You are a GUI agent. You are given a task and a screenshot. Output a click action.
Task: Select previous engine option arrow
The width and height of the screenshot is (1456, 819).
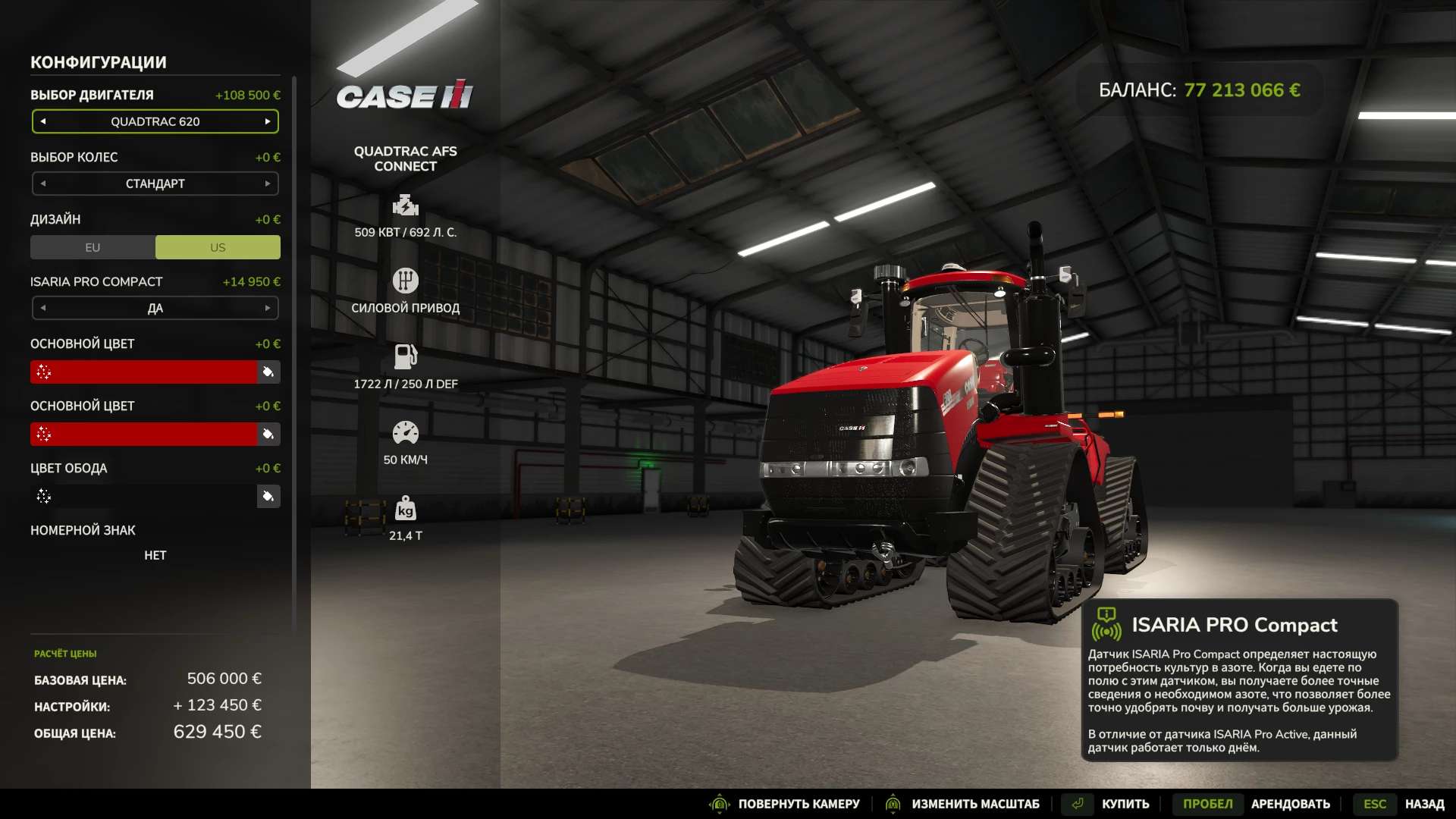[x=43, y=121]
